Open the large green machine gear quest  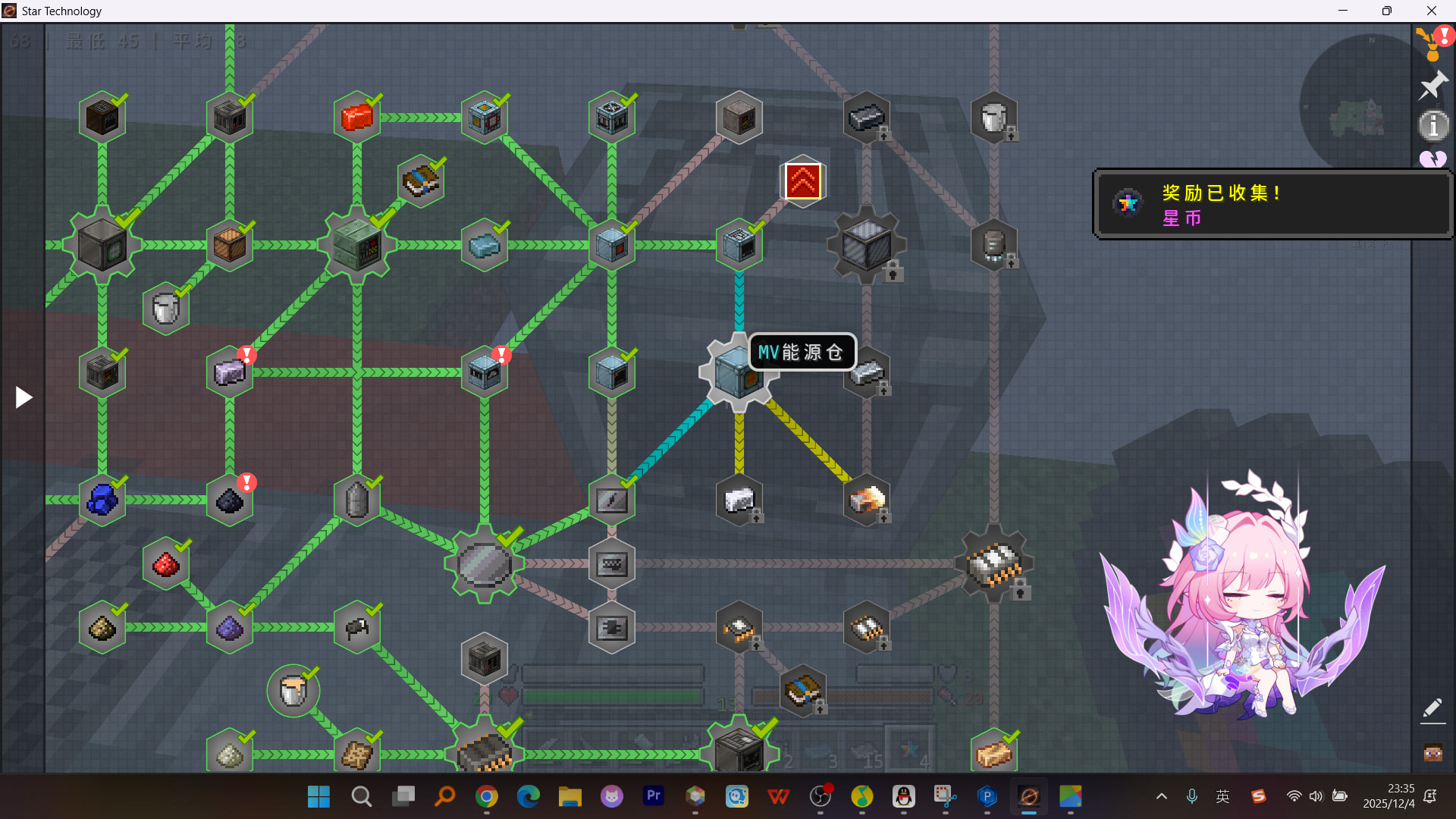pyautogui.click(x=357, y=245)
